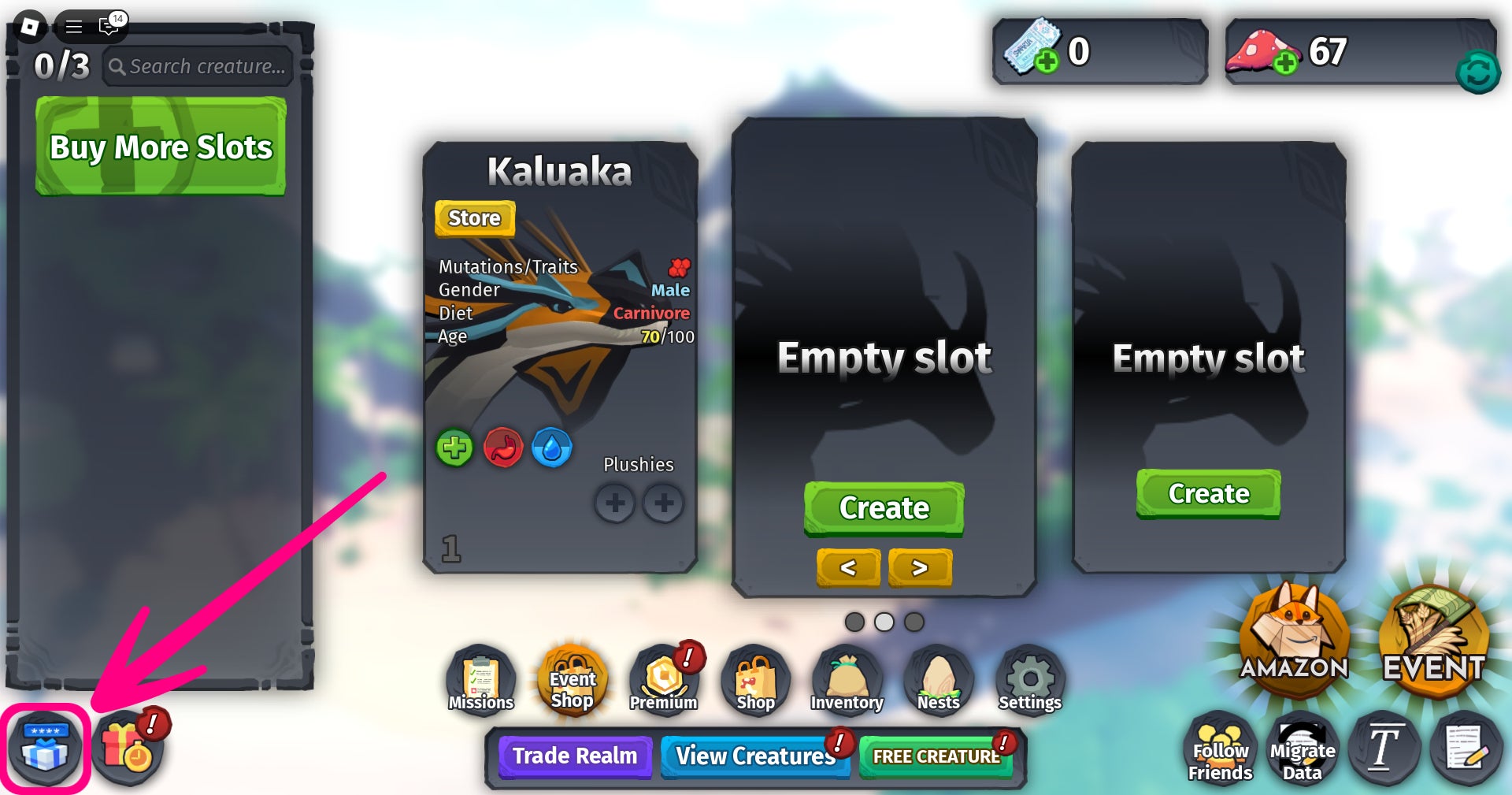Switch to the Trade Realm
Image resolution: width=1512 pixels, height=795 pixels.
click(575, 756)
